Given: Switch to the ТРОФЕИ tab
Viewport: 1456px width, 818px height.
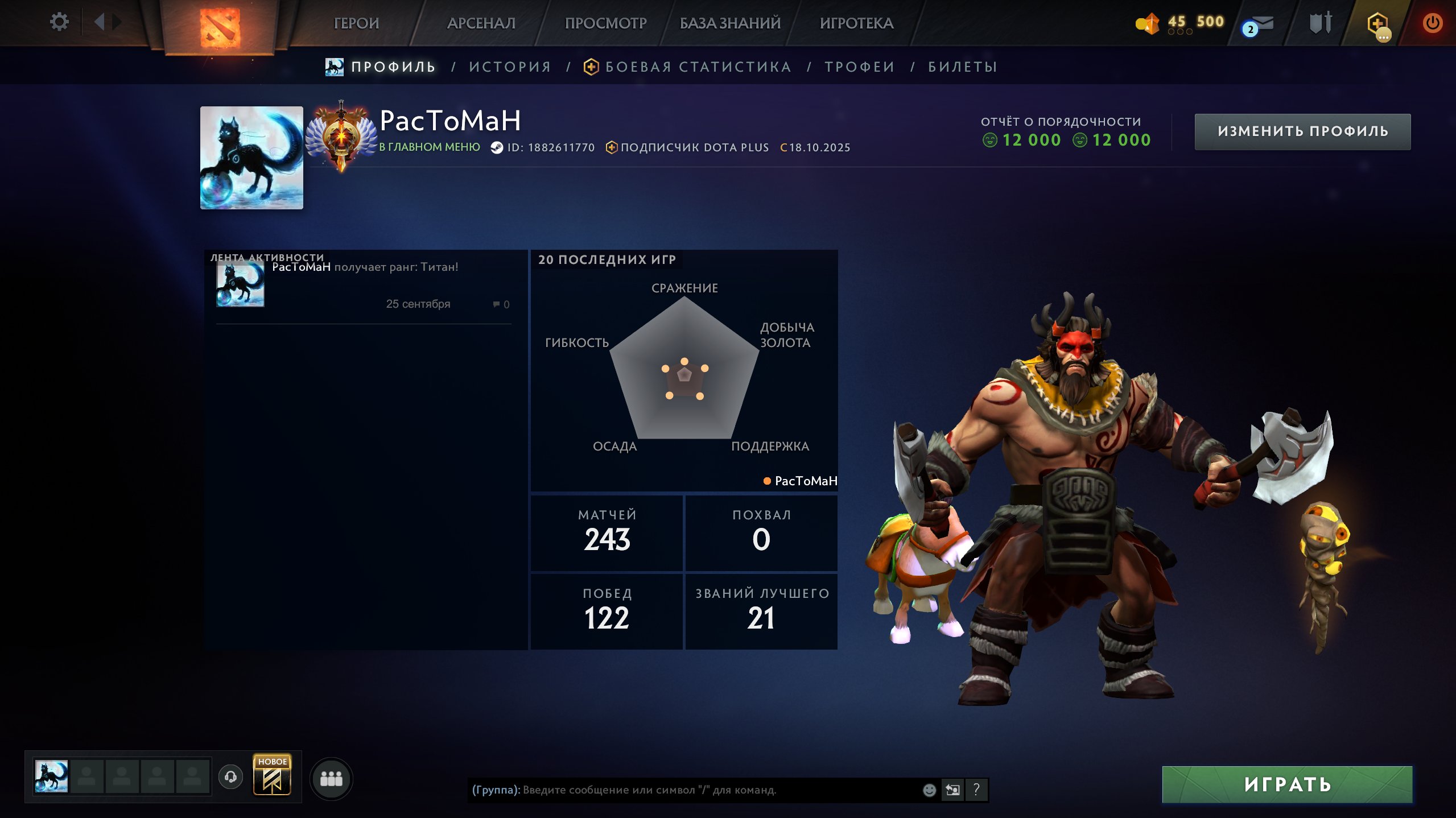Looking at the screenshot, I should pyautogui.click(x=860, y=67).
